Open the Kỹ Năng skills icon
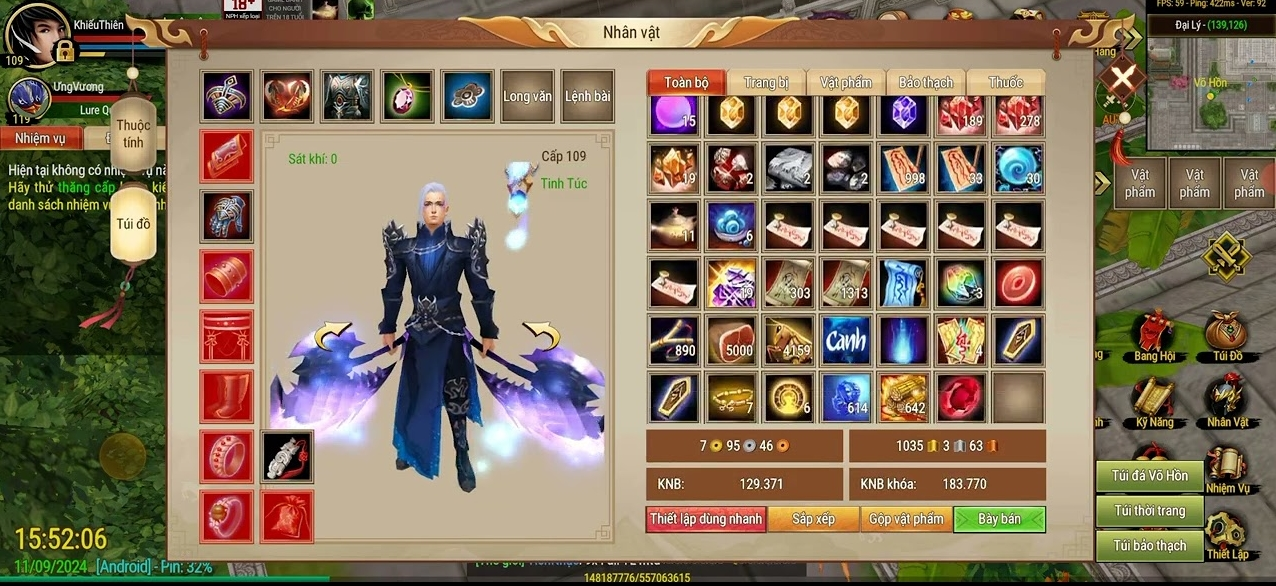This screenshot has height=586, width=1276. click(x=1153, y=401)
